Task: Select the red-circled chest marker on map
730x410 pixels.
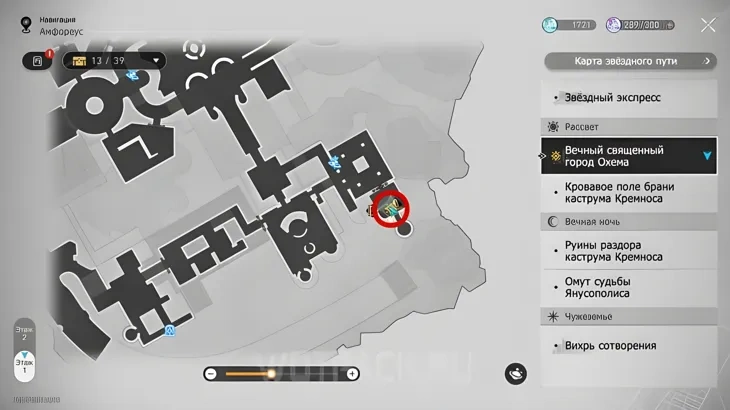Action: [x=391, y=207]
